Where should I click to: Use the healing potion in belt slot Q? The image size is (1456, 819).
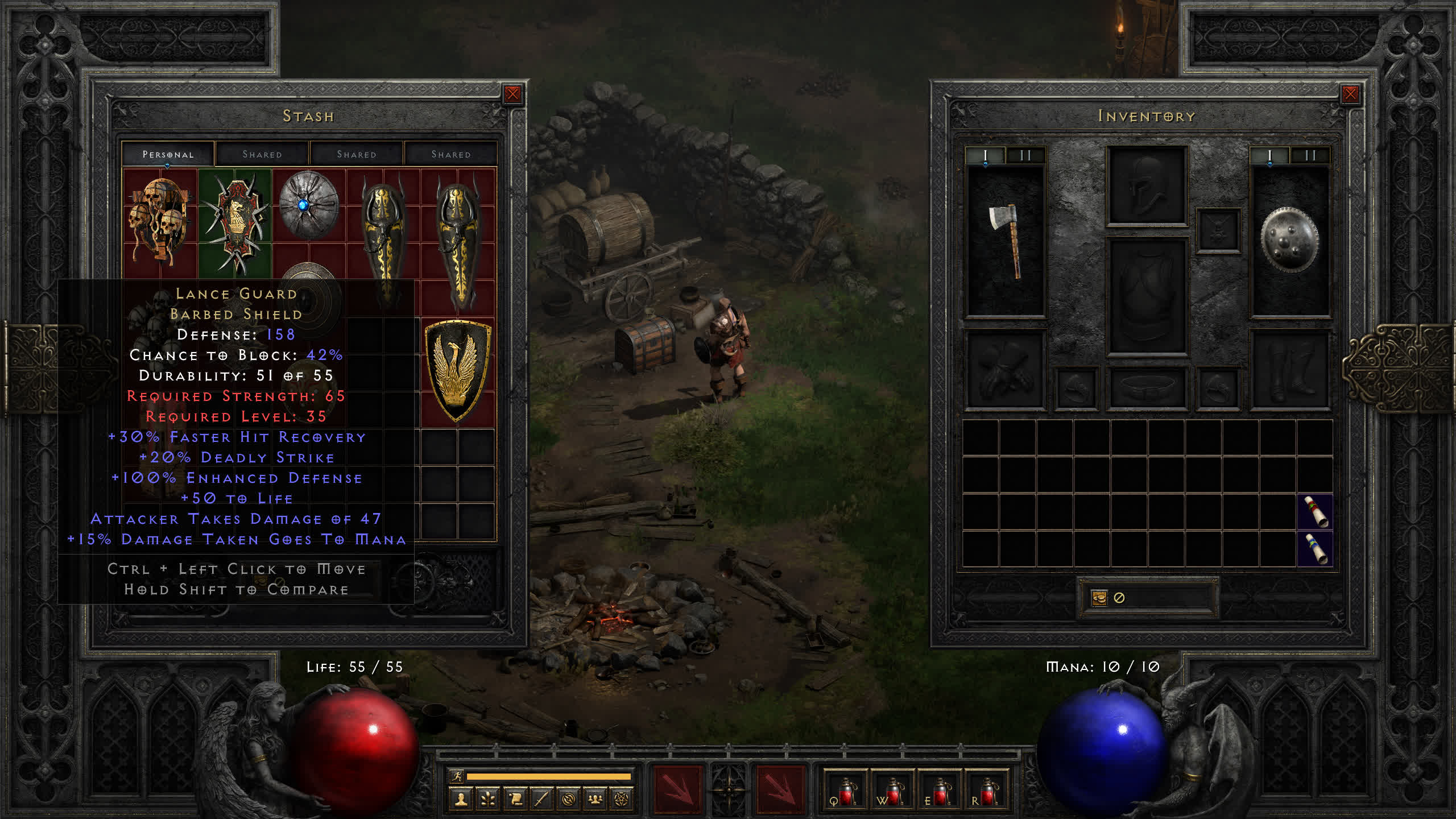point(845,791)
